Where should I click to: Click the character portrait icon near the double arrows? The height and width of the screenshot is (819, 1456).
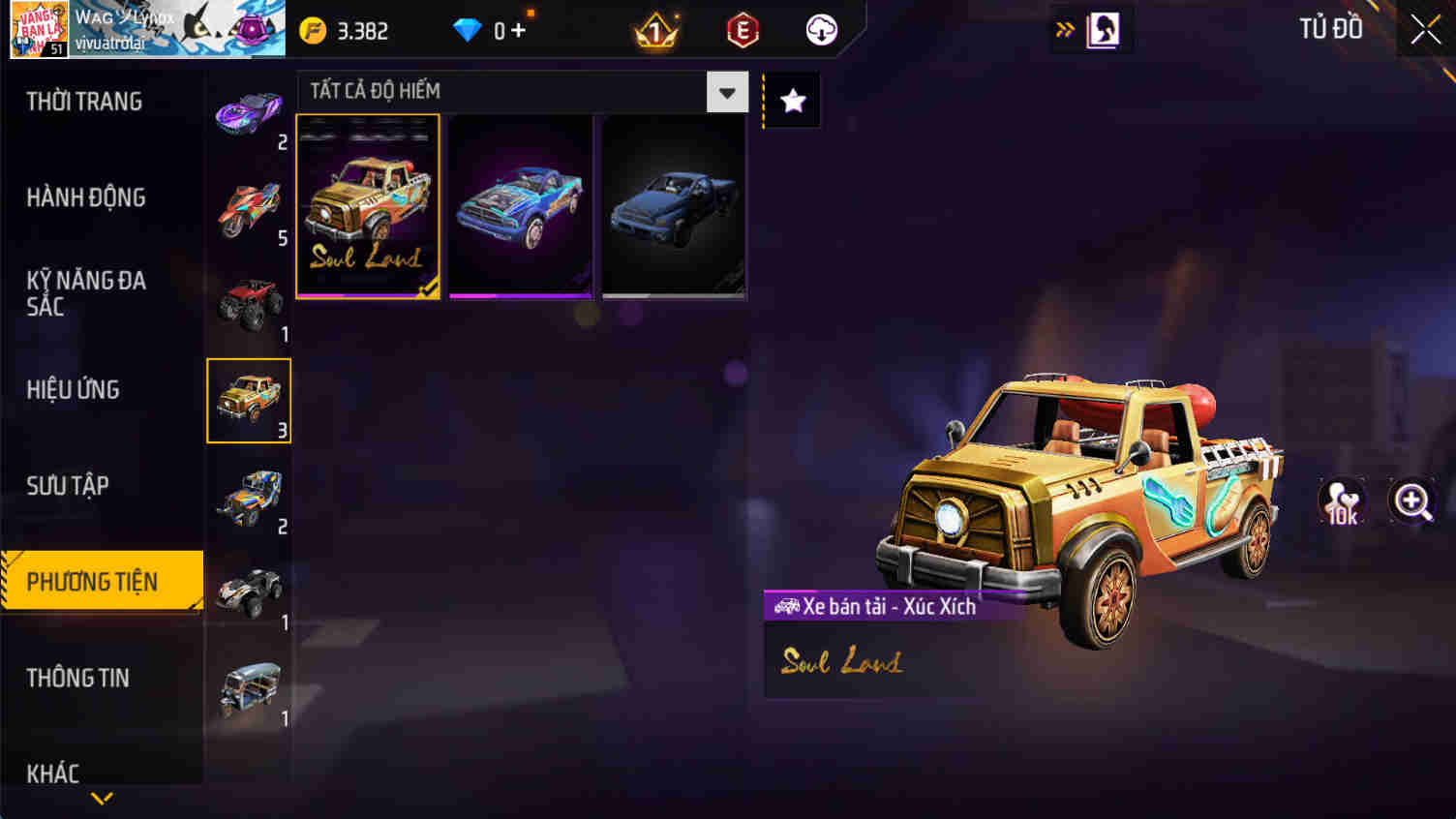1104,29
